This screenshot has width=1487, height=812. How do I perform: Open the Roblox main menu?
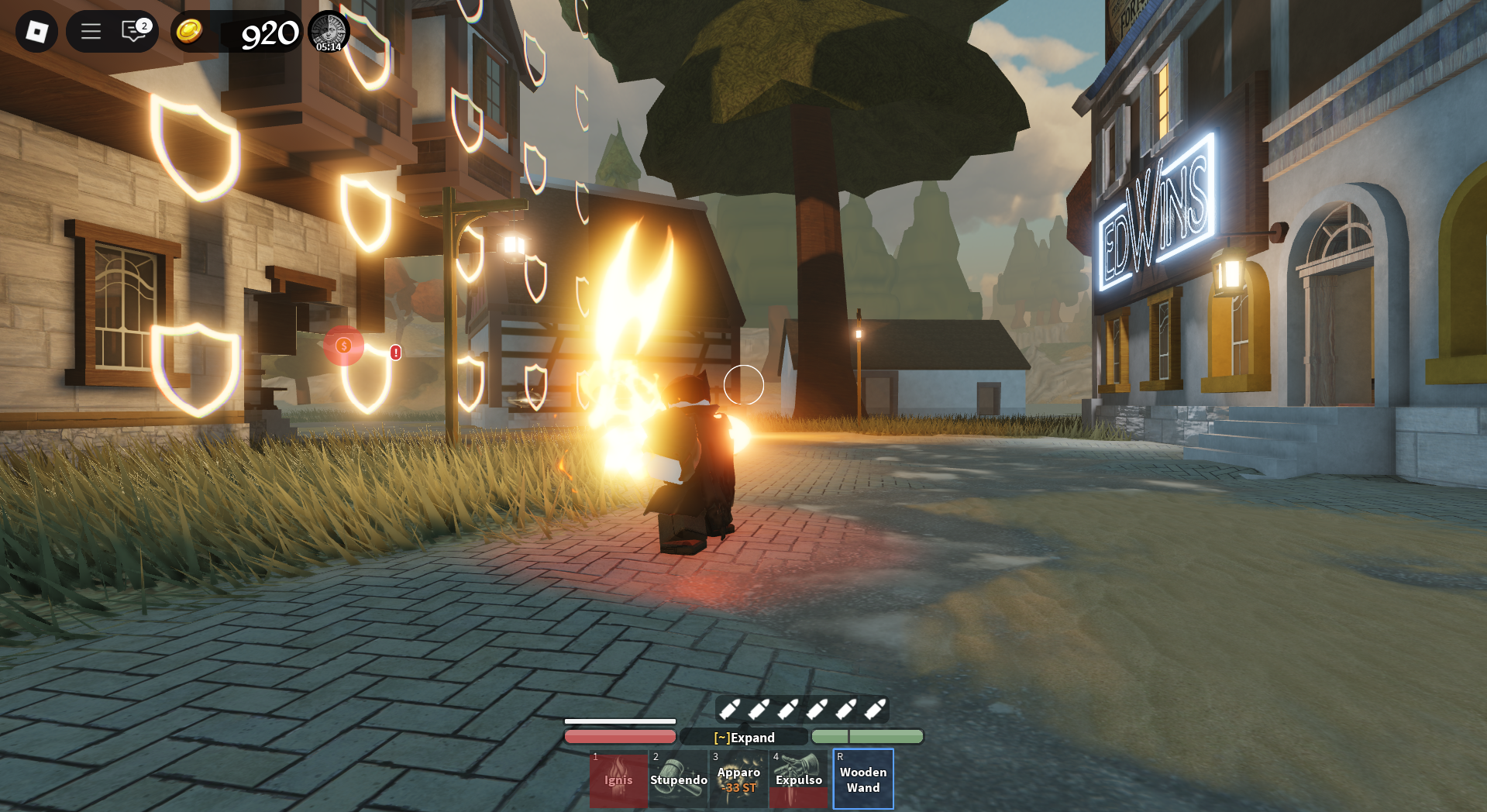36,32
